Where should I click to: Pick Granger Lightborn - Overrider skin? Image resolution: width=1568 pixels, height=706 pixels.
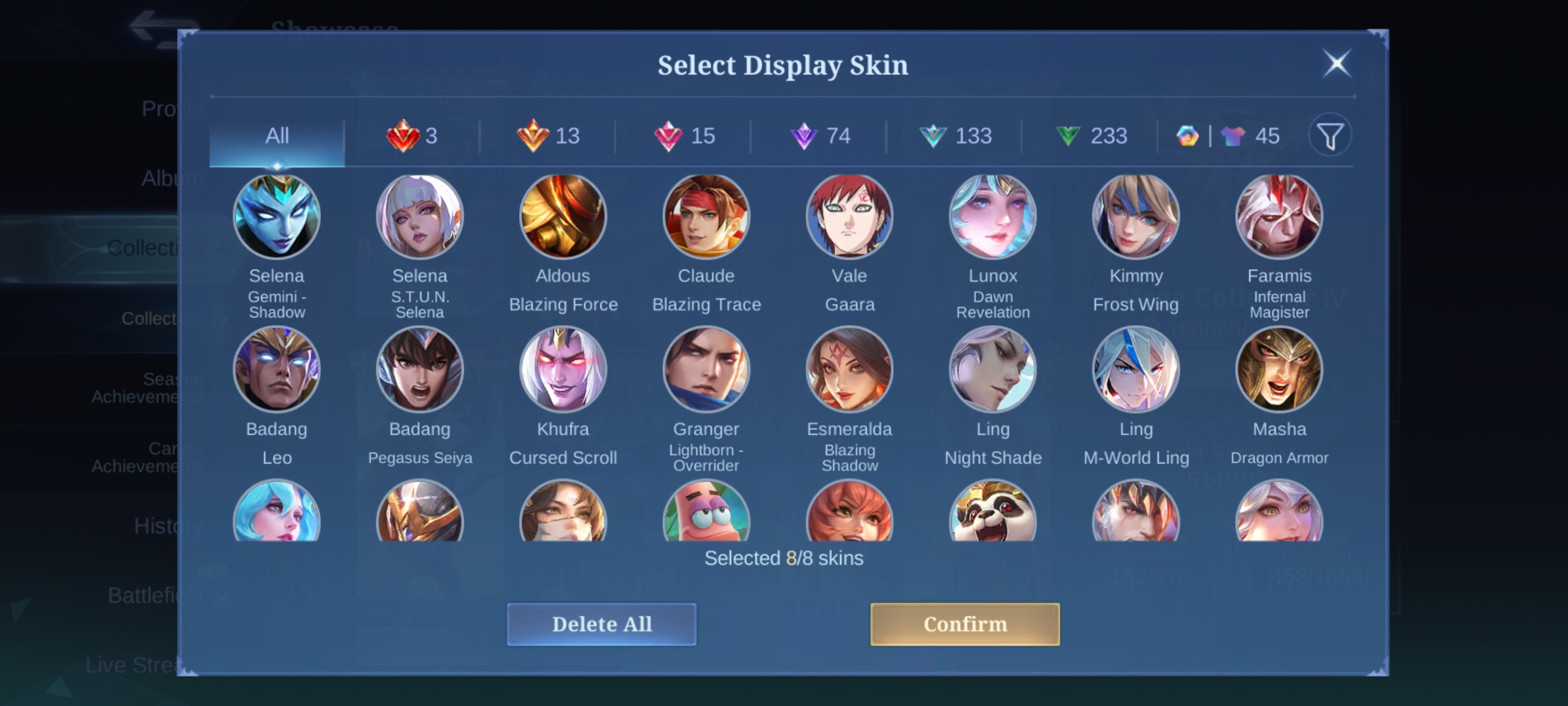point(706,369)
